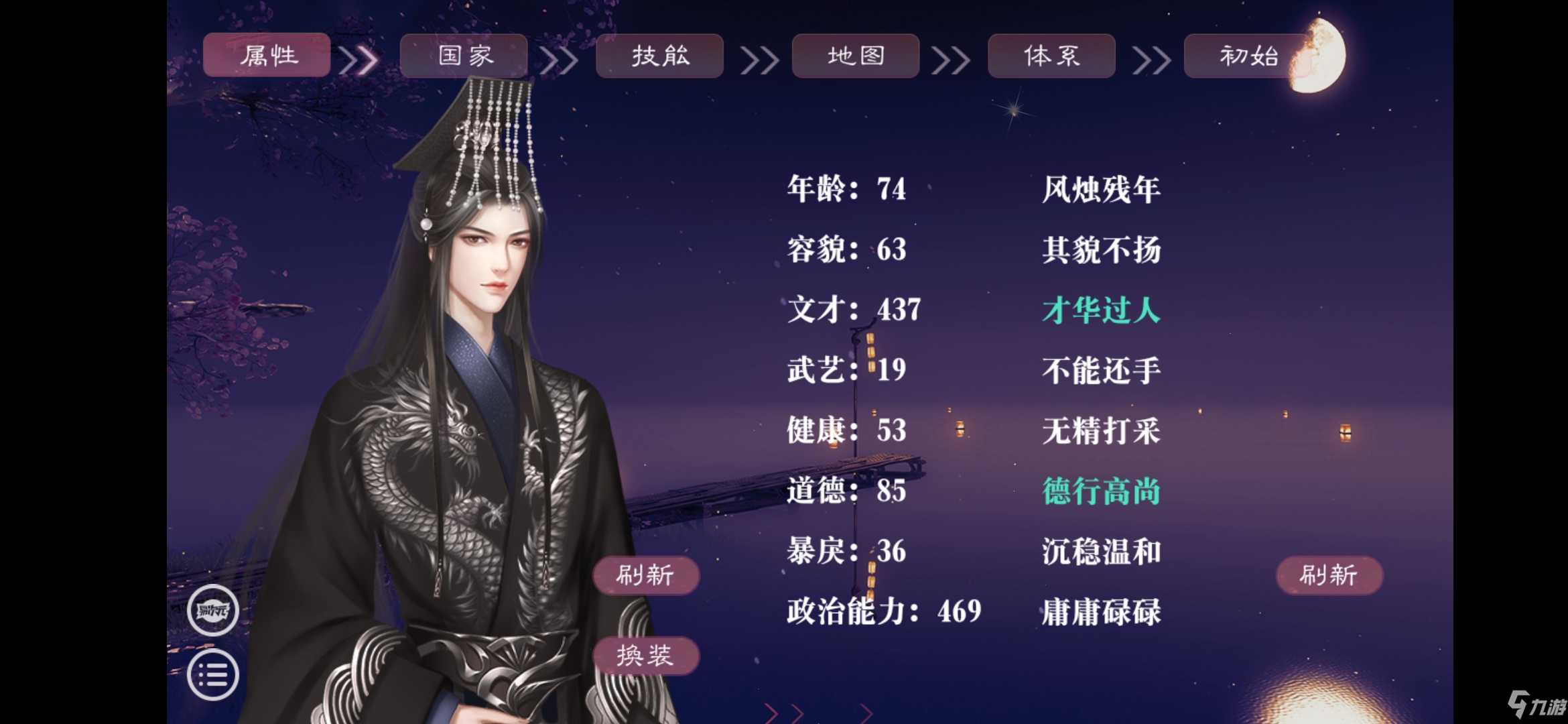Select the currently active 属性 tab
The height and width of the screenshot is (724, 1568).
[267, 56]
